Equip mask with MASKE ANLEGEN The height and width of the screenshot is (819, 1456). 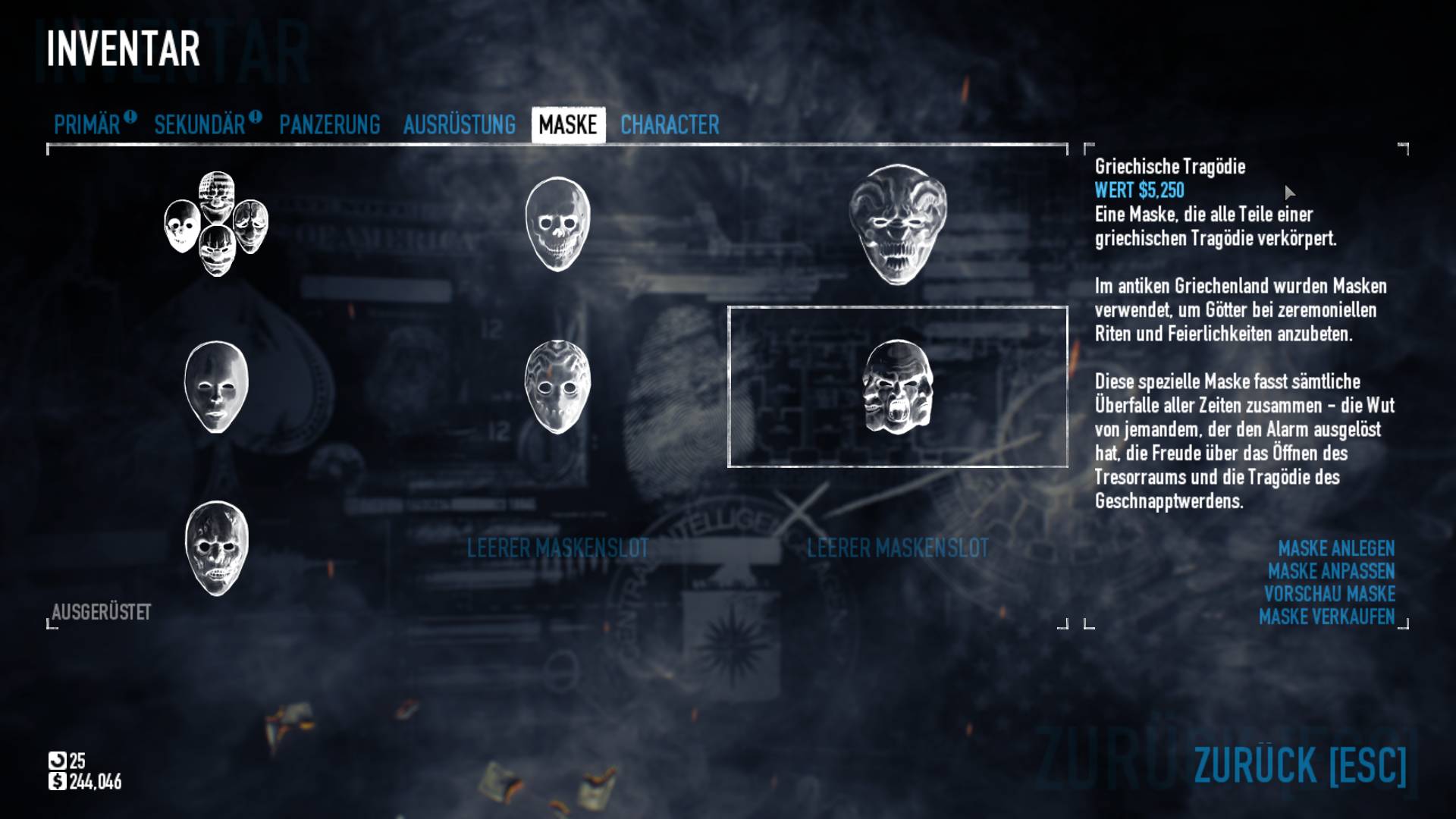[x=1336, y=548]
